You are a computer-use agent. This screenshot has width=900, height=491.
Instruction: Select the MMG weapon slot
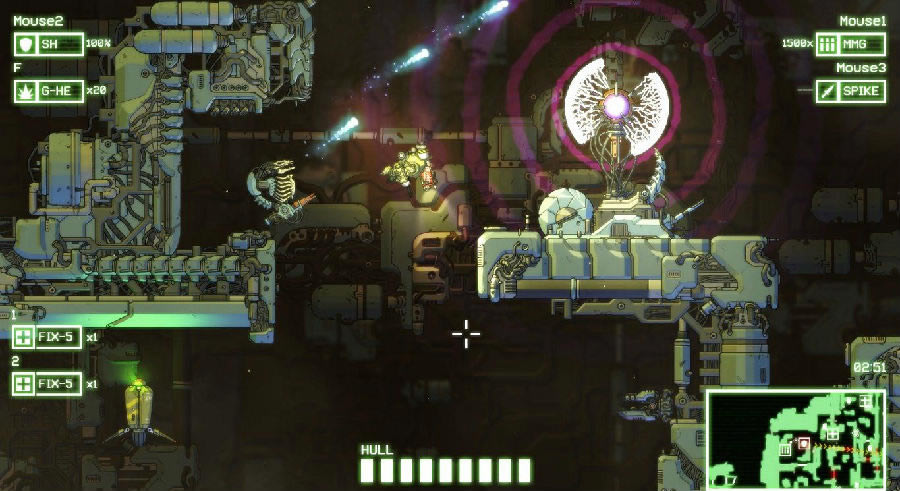click(x=851, y=44)
